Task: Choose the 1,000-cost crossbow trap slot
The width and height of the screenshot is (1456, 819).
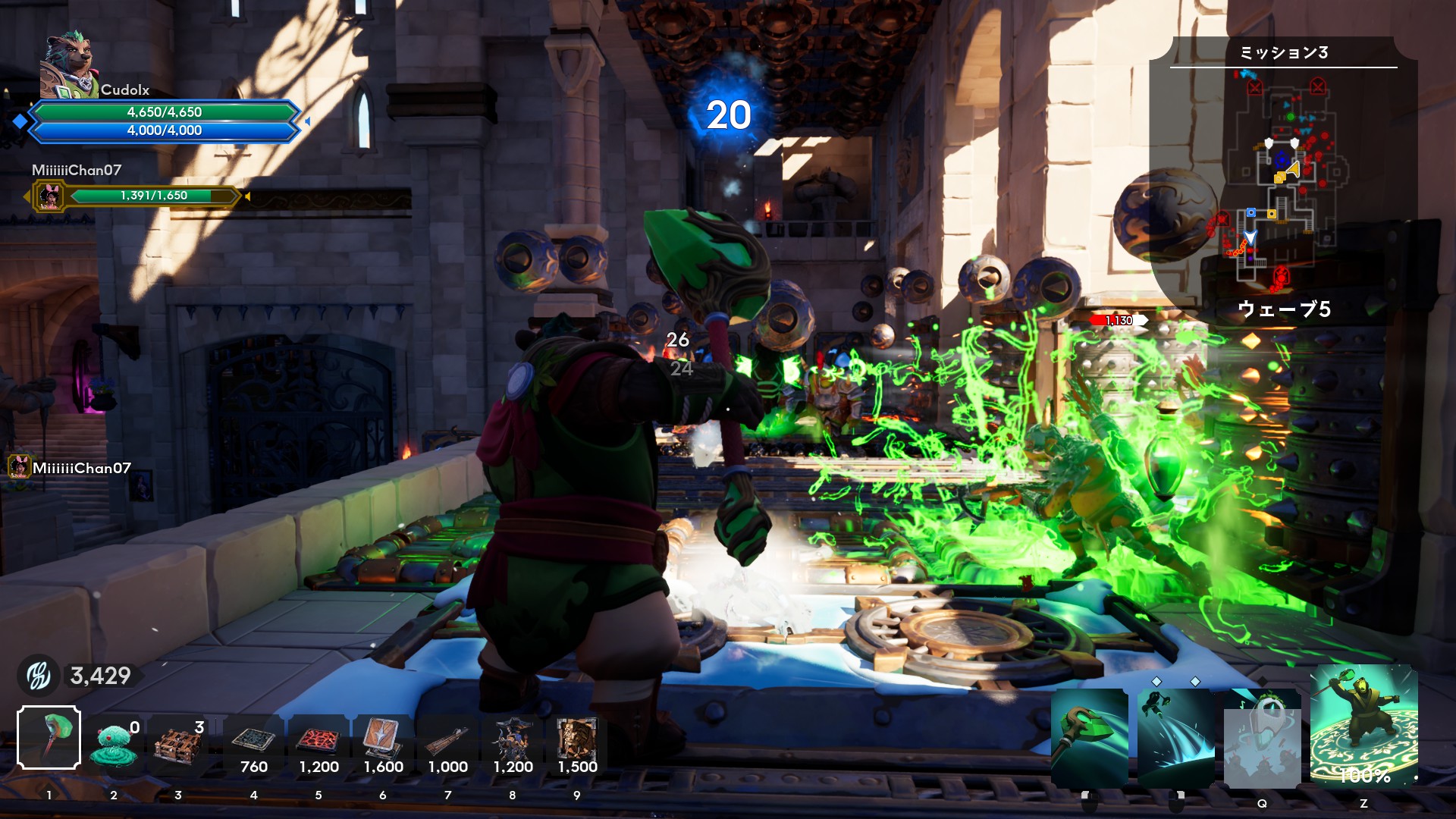Action: click(447, 743)
